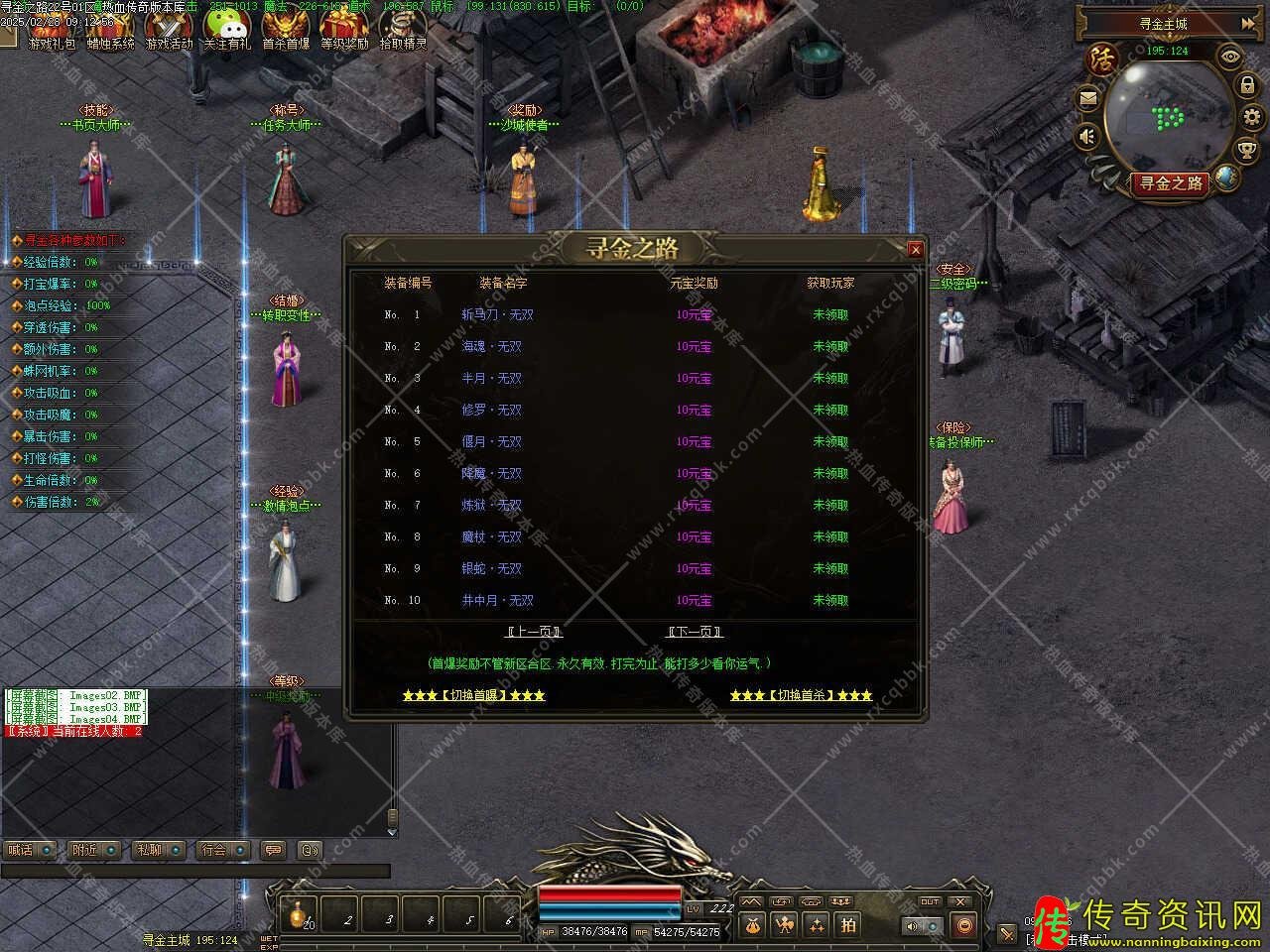Switch to 切换首爆 list

pyautogui.click(x=473, y=695)
